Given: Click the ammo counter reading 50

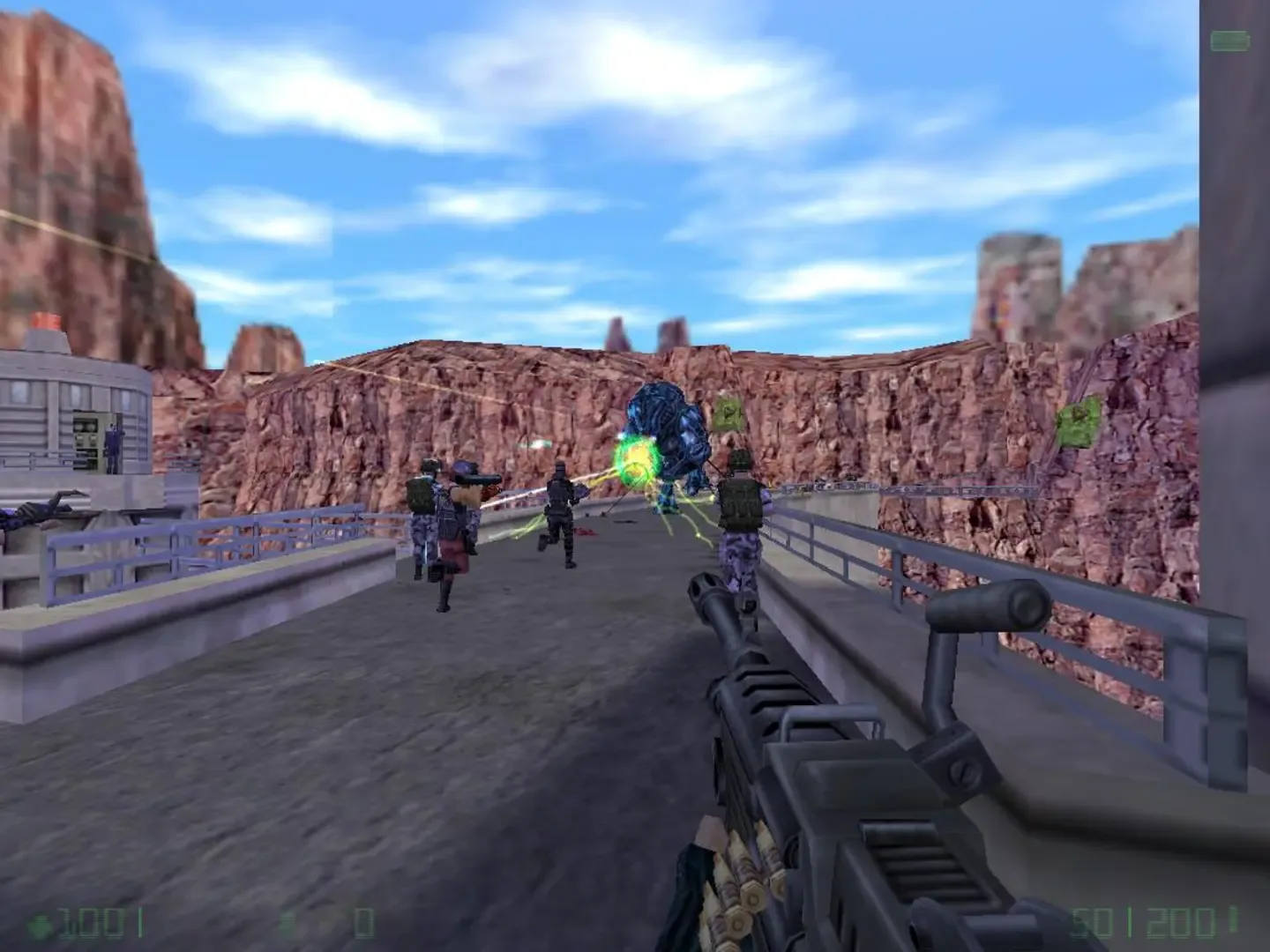Looking at the screenshot, I should pyautogui.click(x=1091, y=924).
